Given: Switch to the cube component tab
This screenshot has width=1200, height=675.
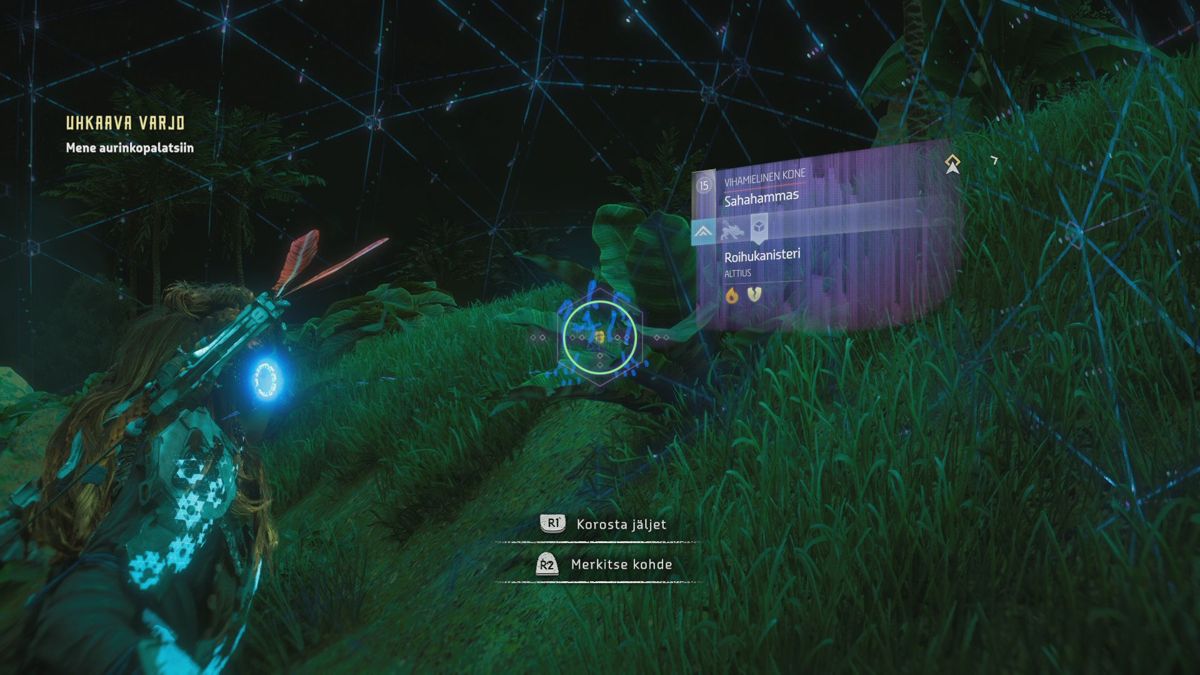Looking at the screenshot, I should (759, 231).
